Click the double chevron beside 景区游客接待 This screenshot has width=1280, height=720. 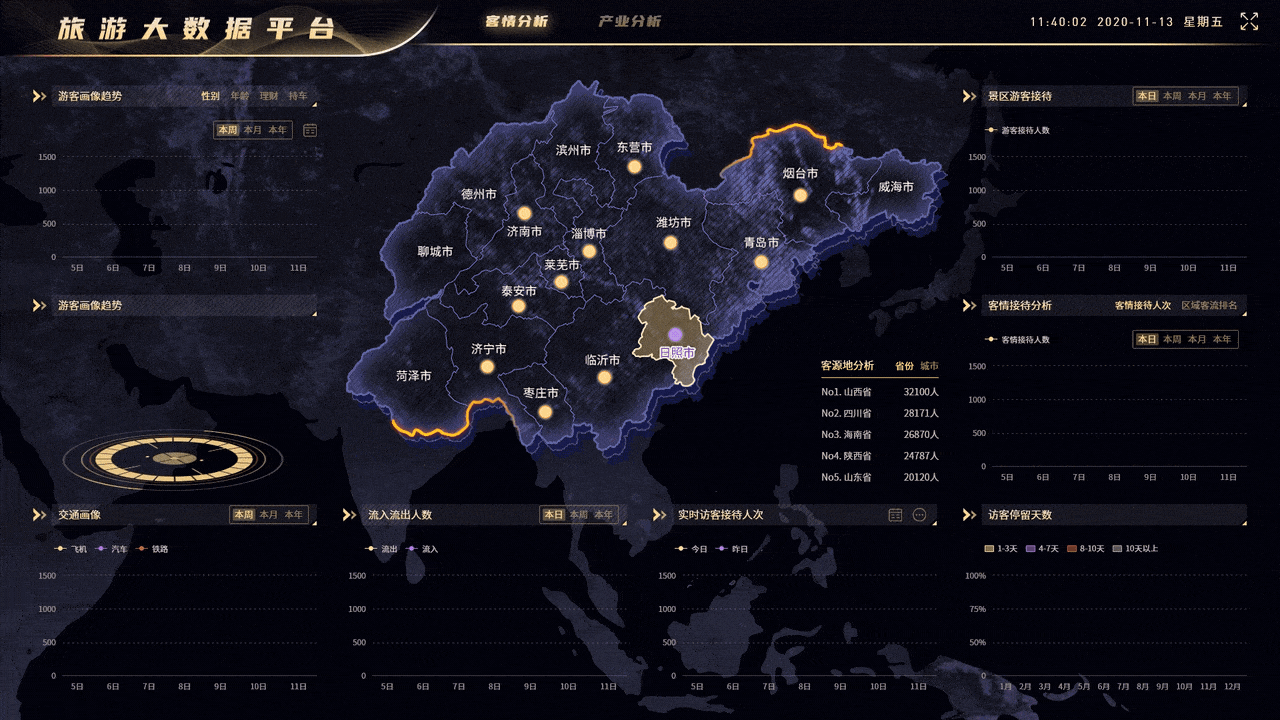968,96
